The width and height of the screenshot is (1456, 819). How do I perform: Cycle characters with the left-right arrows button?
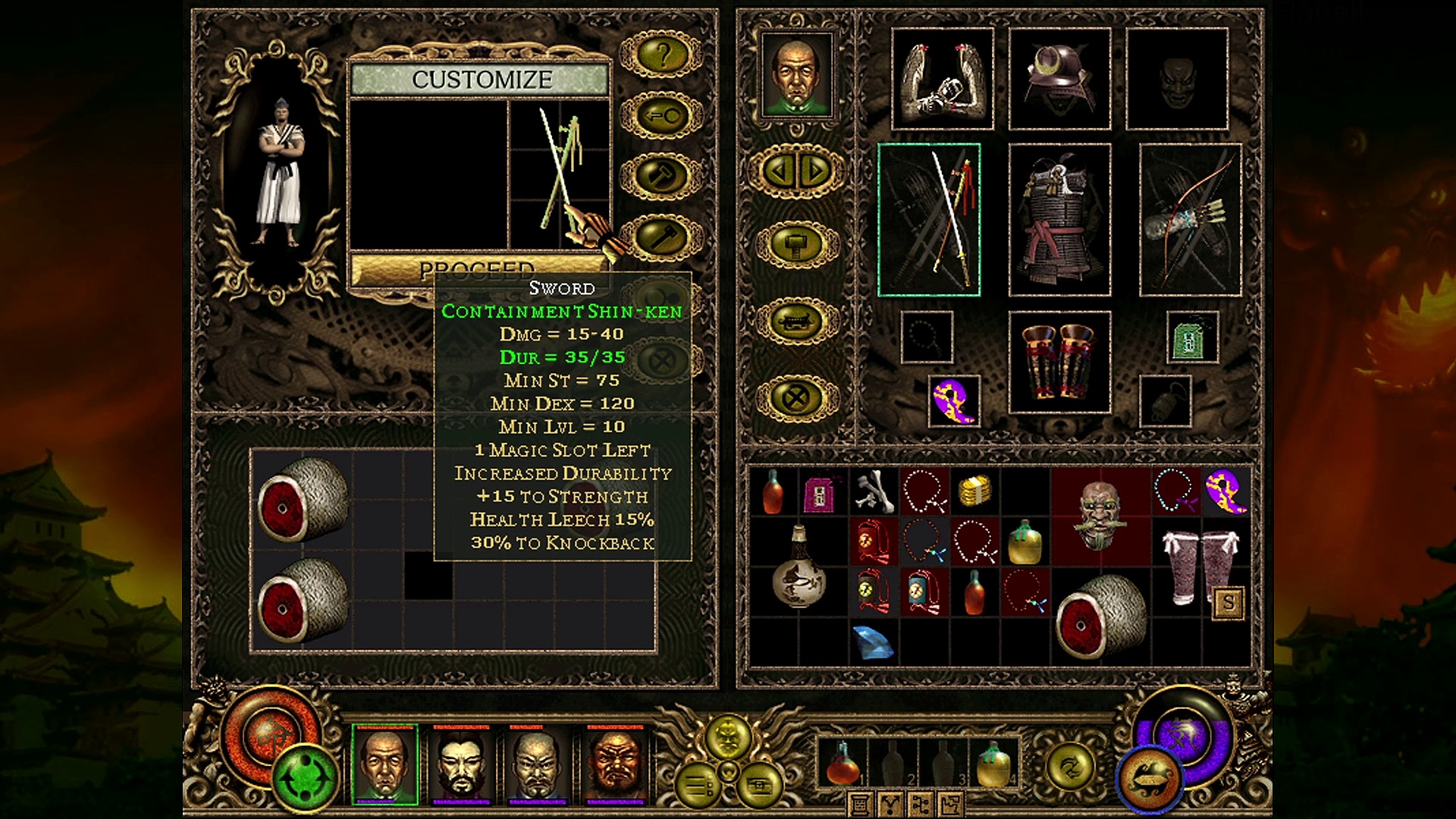(796, 171)
